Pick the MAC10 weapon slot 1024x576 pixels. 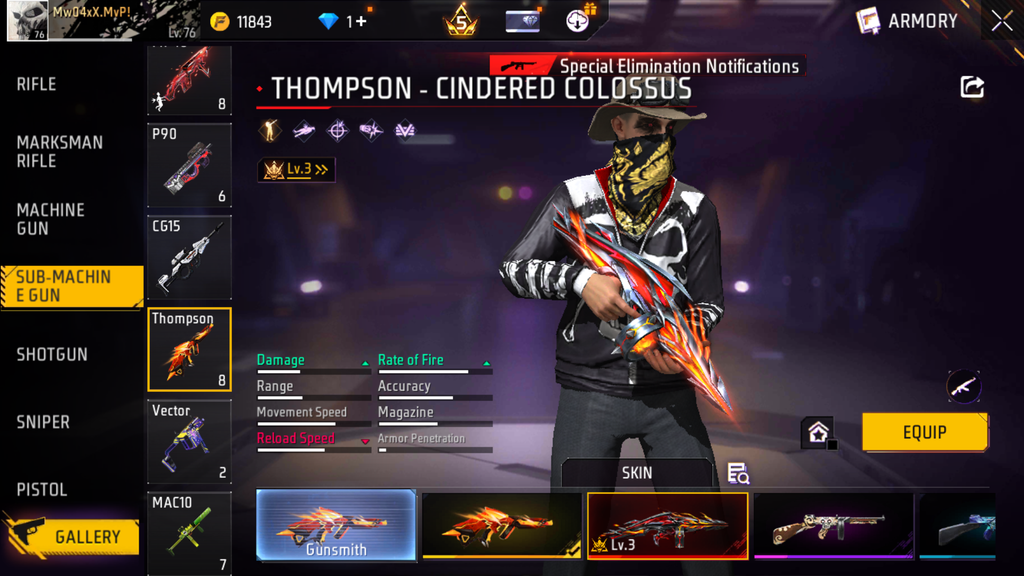(x=189, y=532)
